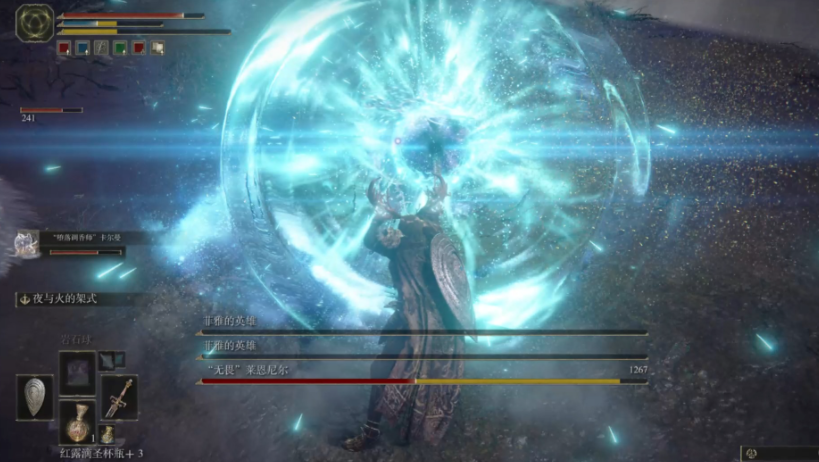Click the green buff status icon
The height and width of the screenshot is (462, 819).
120,47
